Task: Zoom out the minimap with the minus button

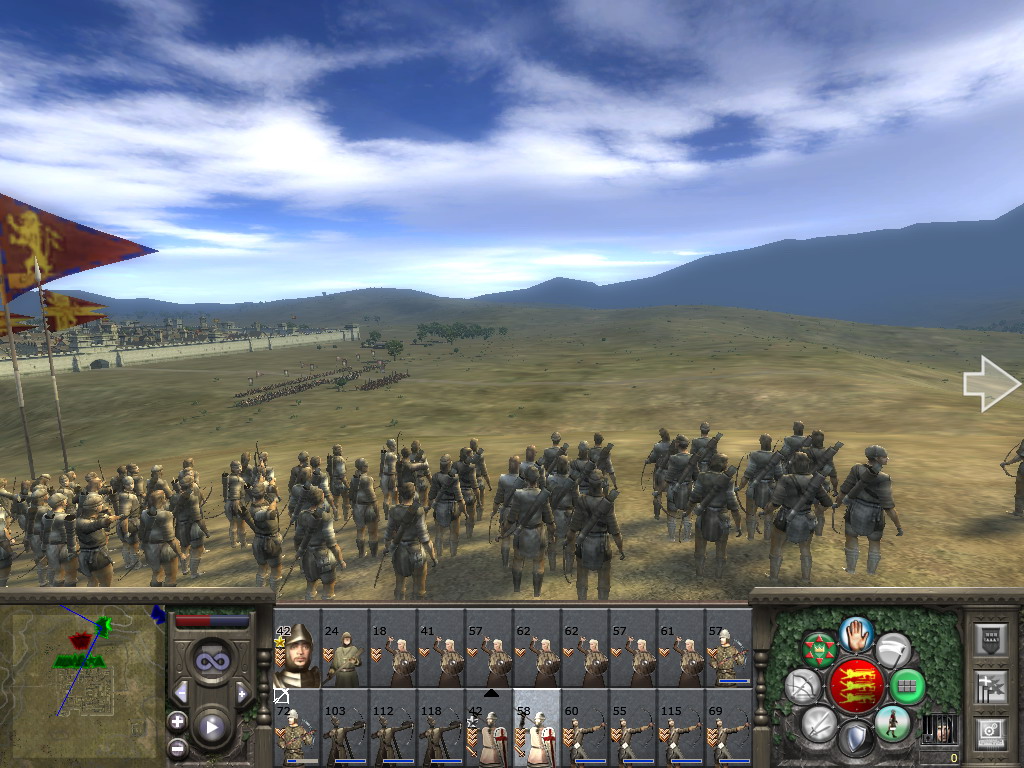Action: [177, 746]
